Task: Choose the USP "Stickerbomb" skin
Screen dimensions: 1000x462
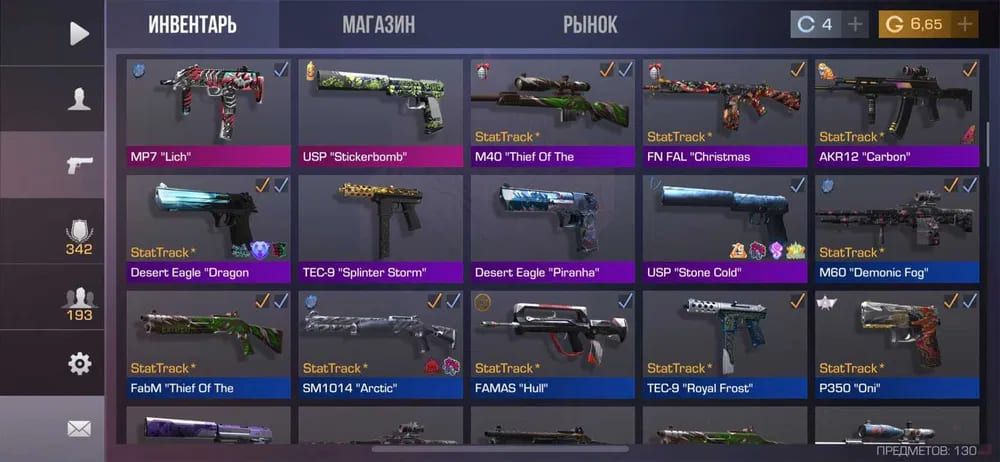Action: [x=380, y=112]
